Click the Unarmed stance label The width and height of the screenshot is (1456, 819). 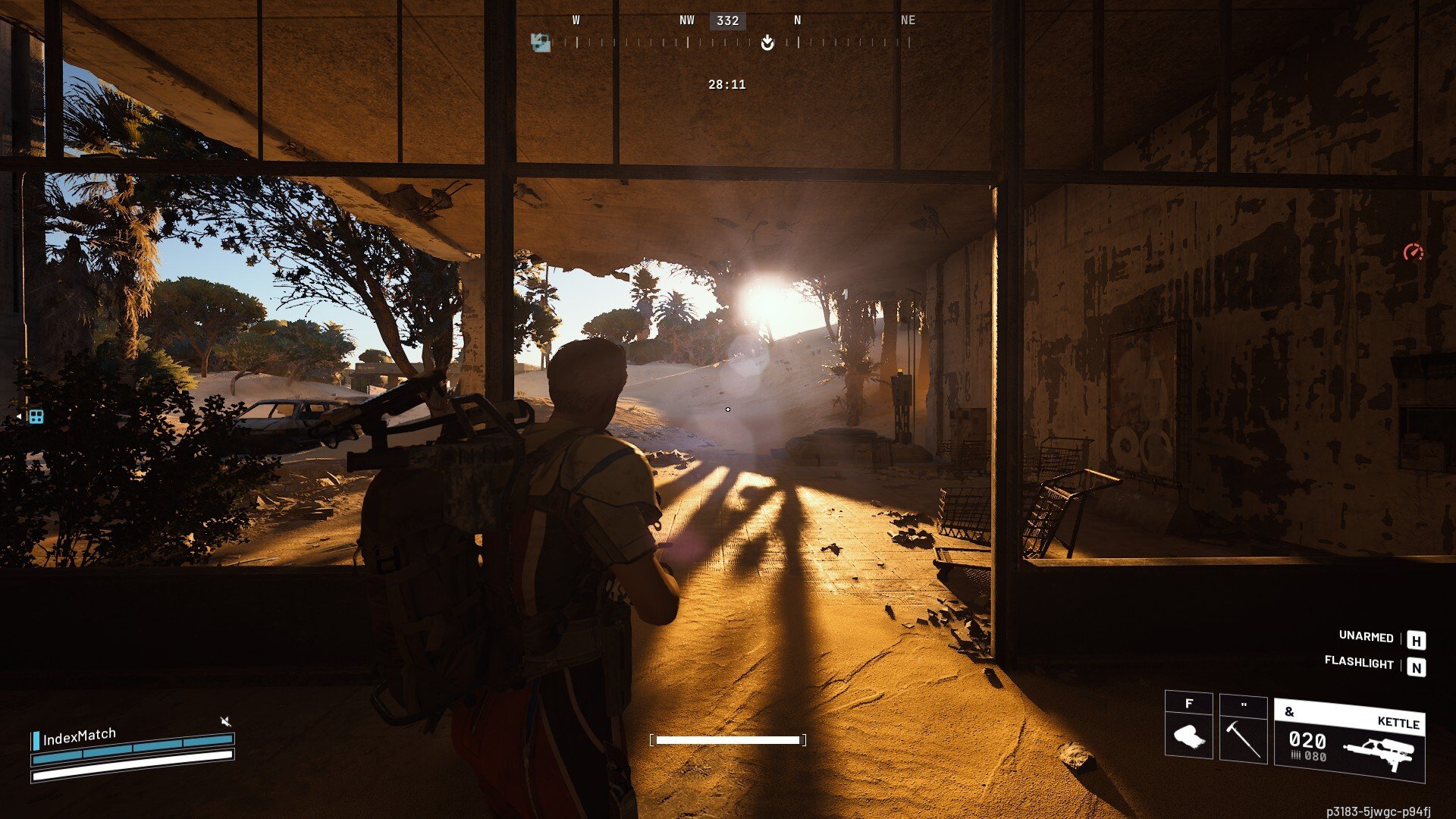point(1366,636)
